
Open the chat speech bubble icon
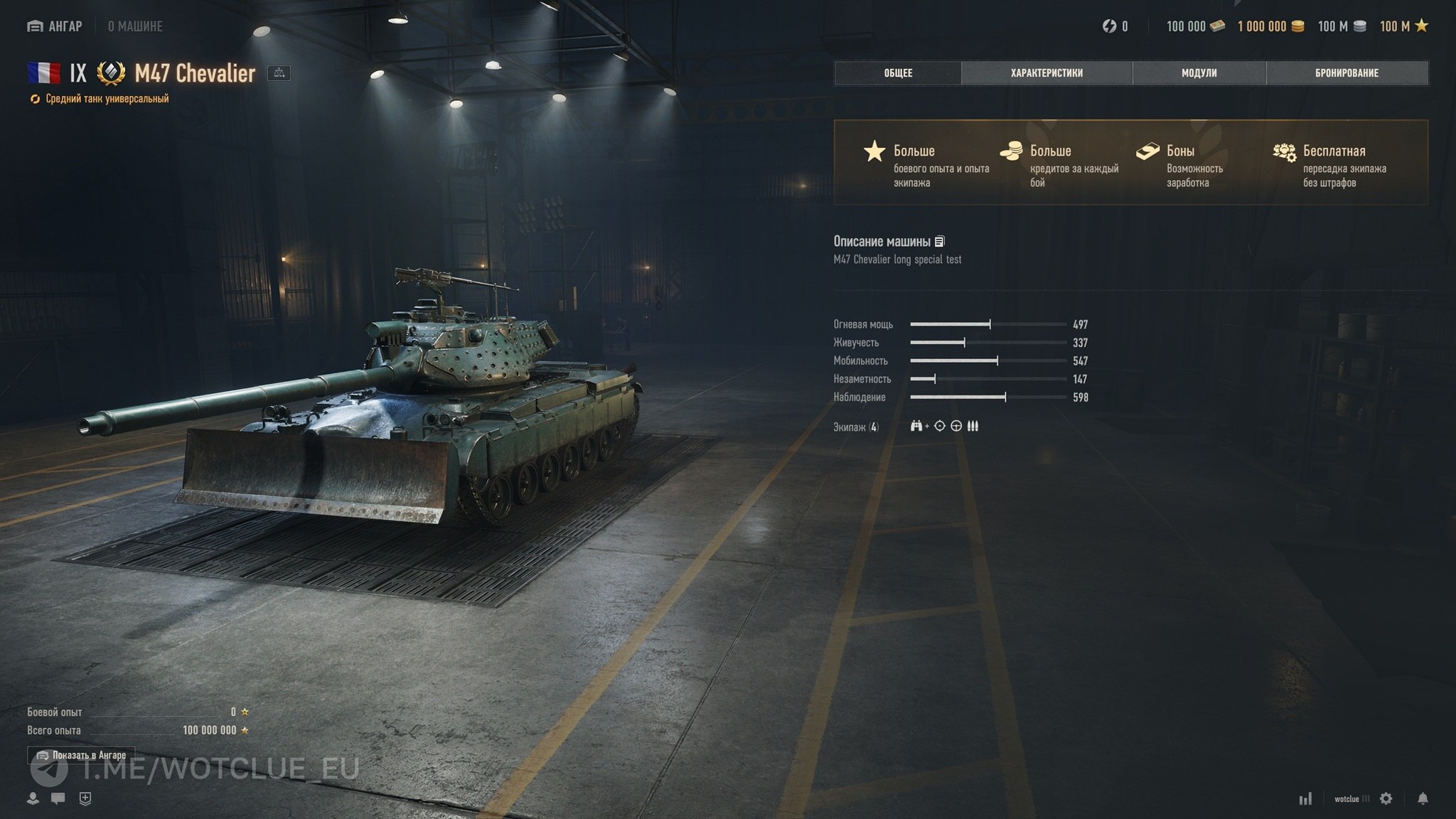coord(58,798)
